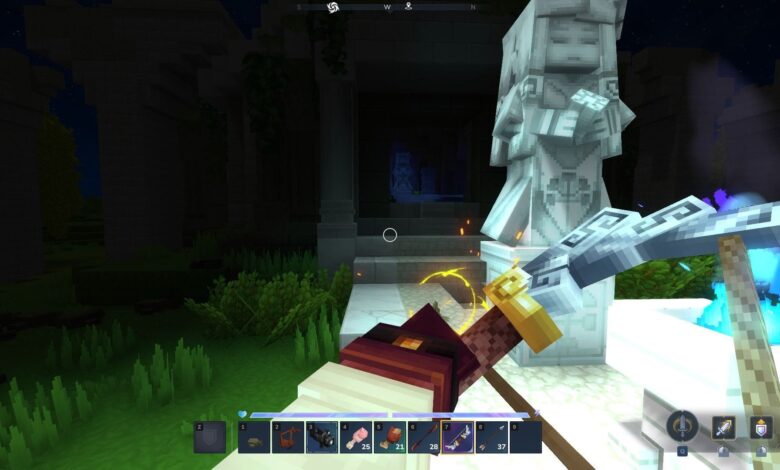Select the red tool in slot 2

coord(288,437)
